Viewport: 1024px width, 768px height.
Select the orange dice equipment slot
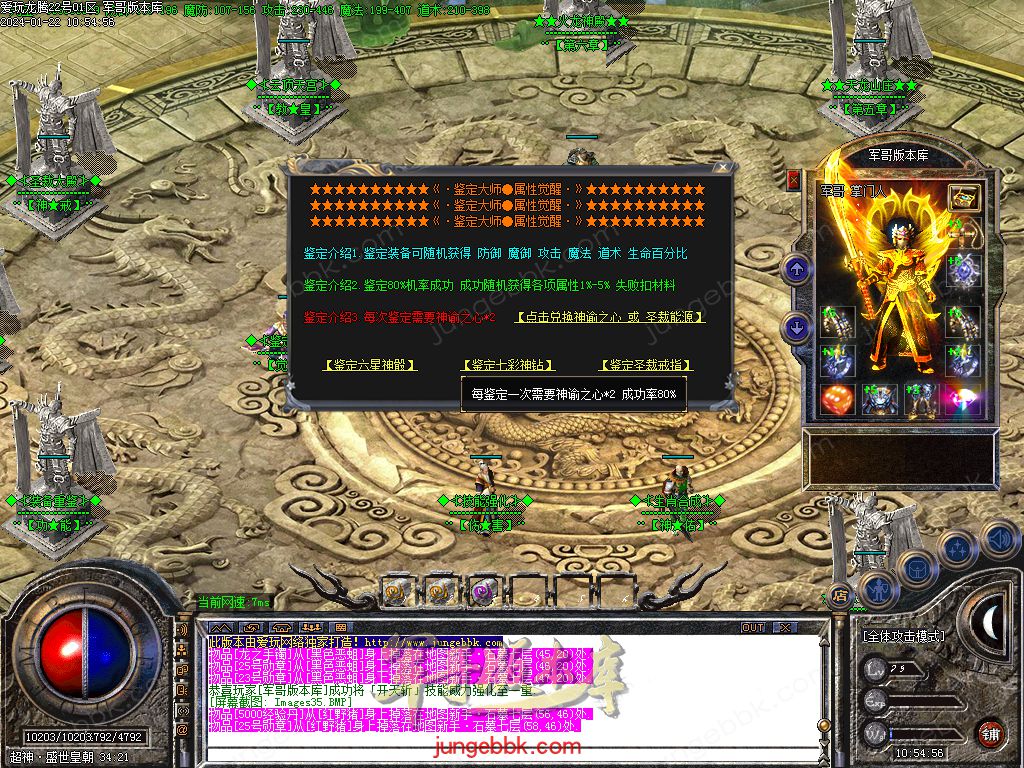point(837,400)
